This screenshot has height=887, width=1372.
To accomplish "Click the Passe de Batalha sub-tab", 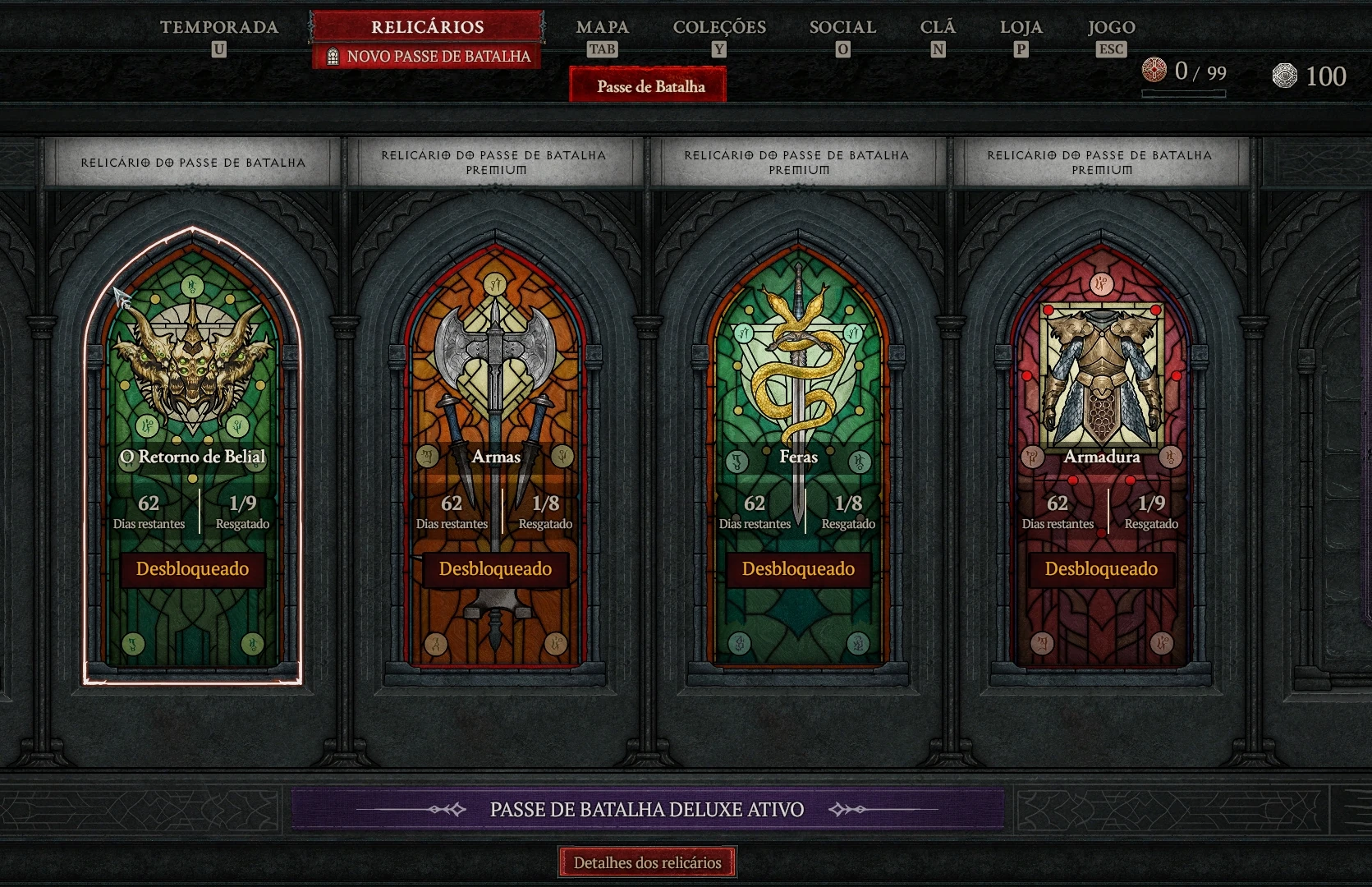I will [x=650, y=86].
